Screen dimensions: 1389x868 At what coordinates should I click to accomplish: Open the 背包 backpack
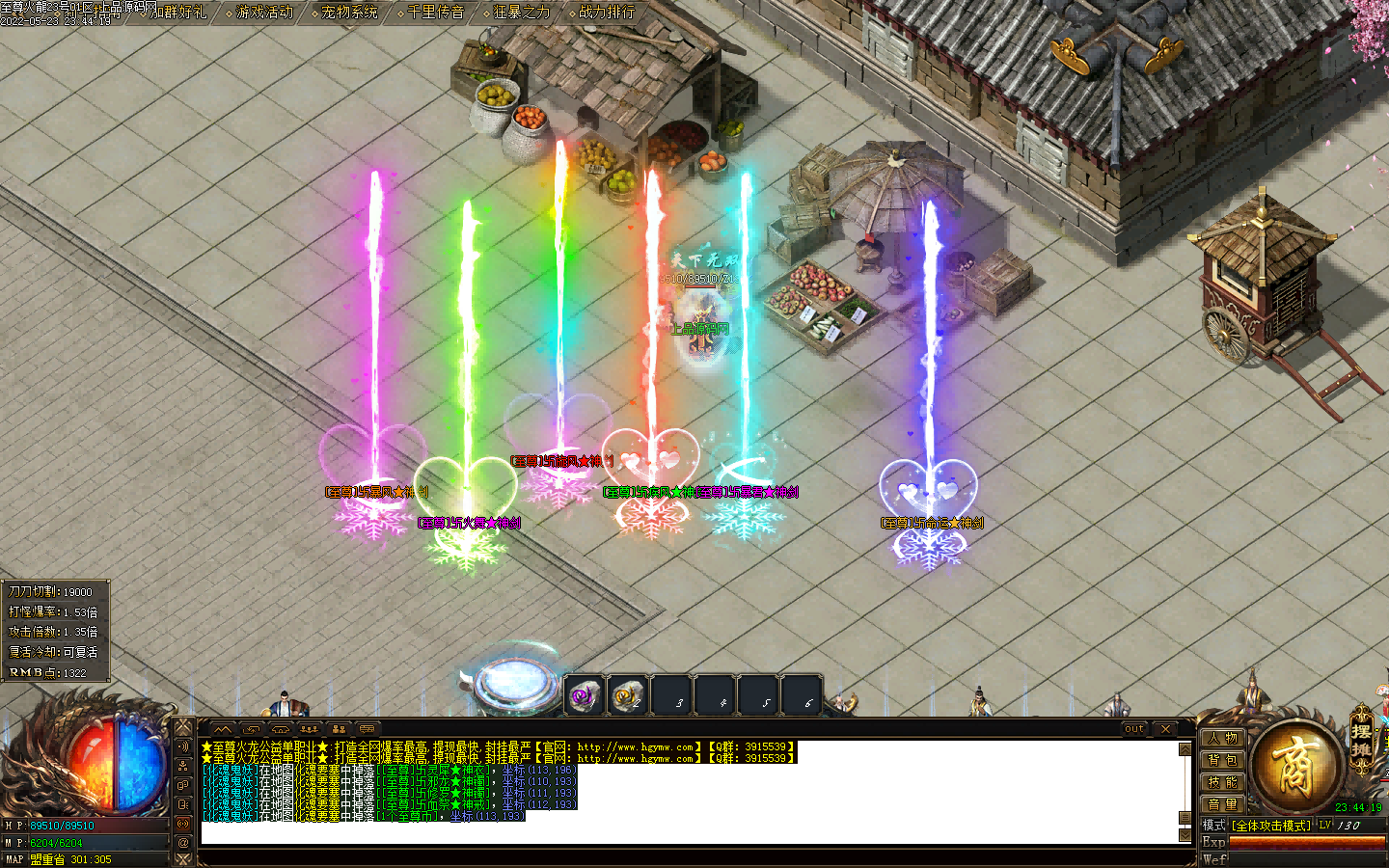pyautogui.click(x=1222, y=761)
